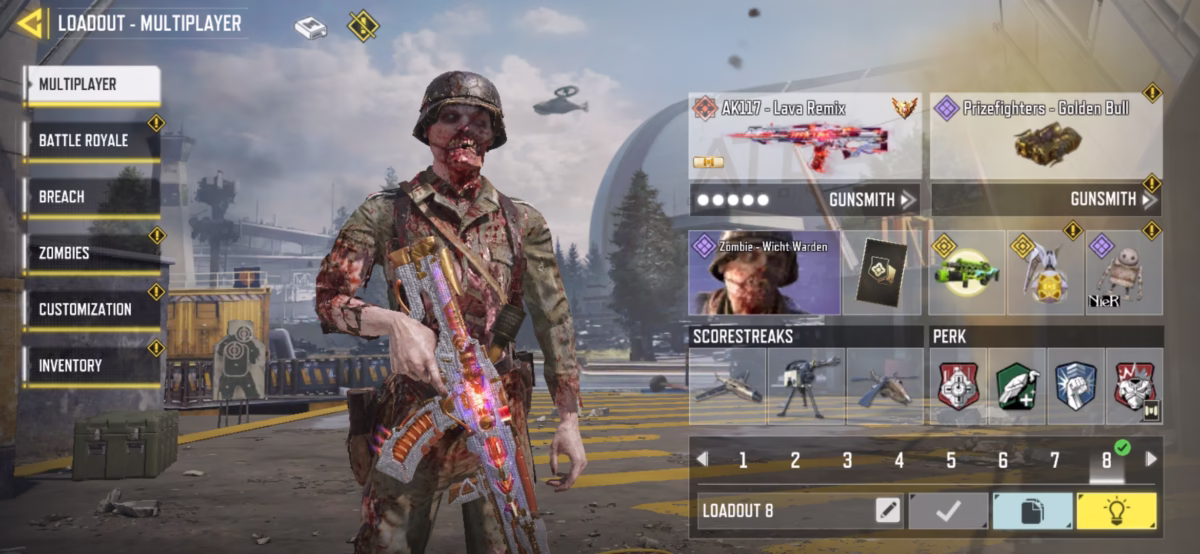Choose the green bird perk slot
Viewport: 1200px width, 554px height.
[x=1017, y=385]
